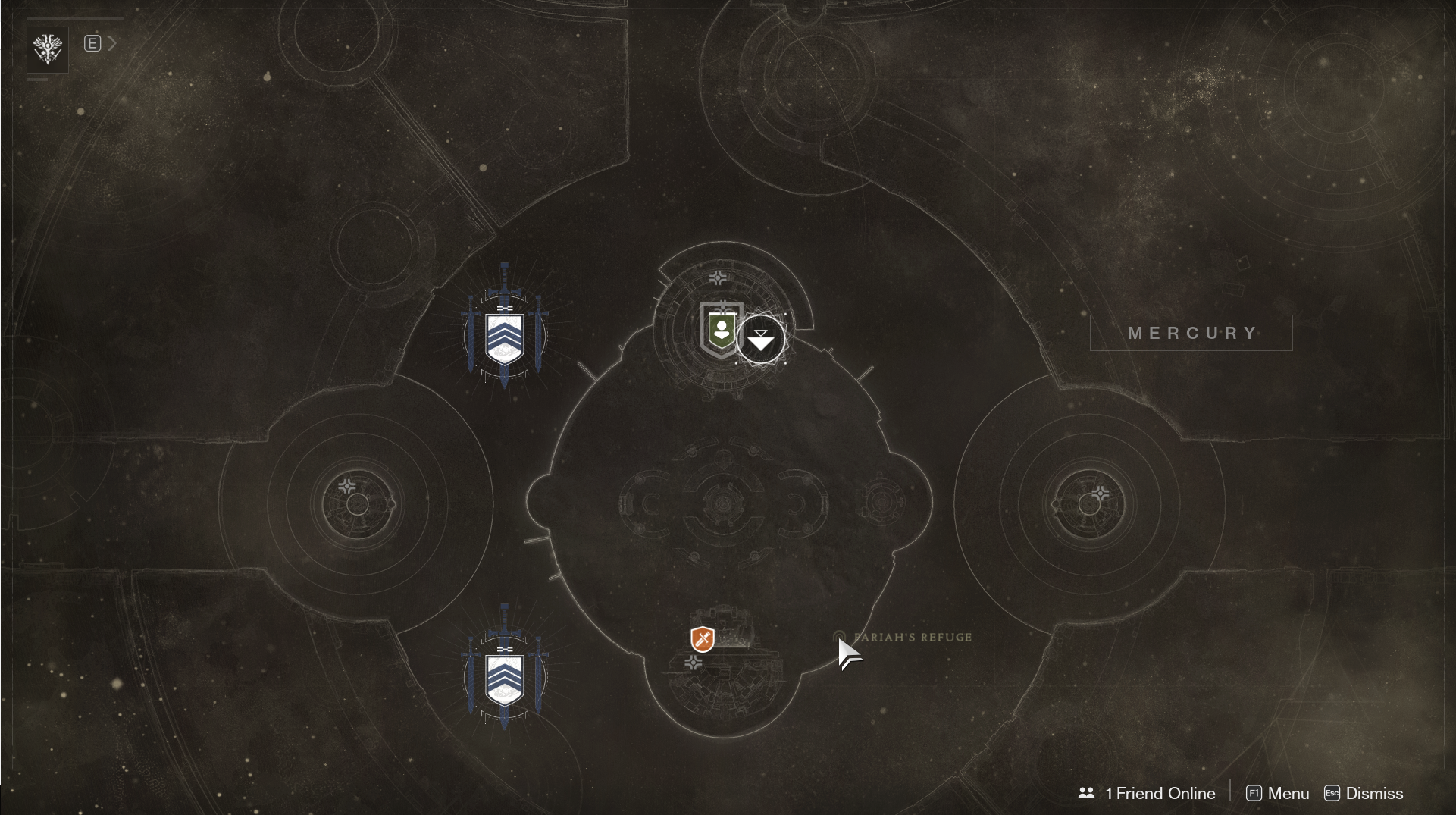The image size is (1456, 815).
Task: Select the landing zone marker with down arrow
Action: 760,340
